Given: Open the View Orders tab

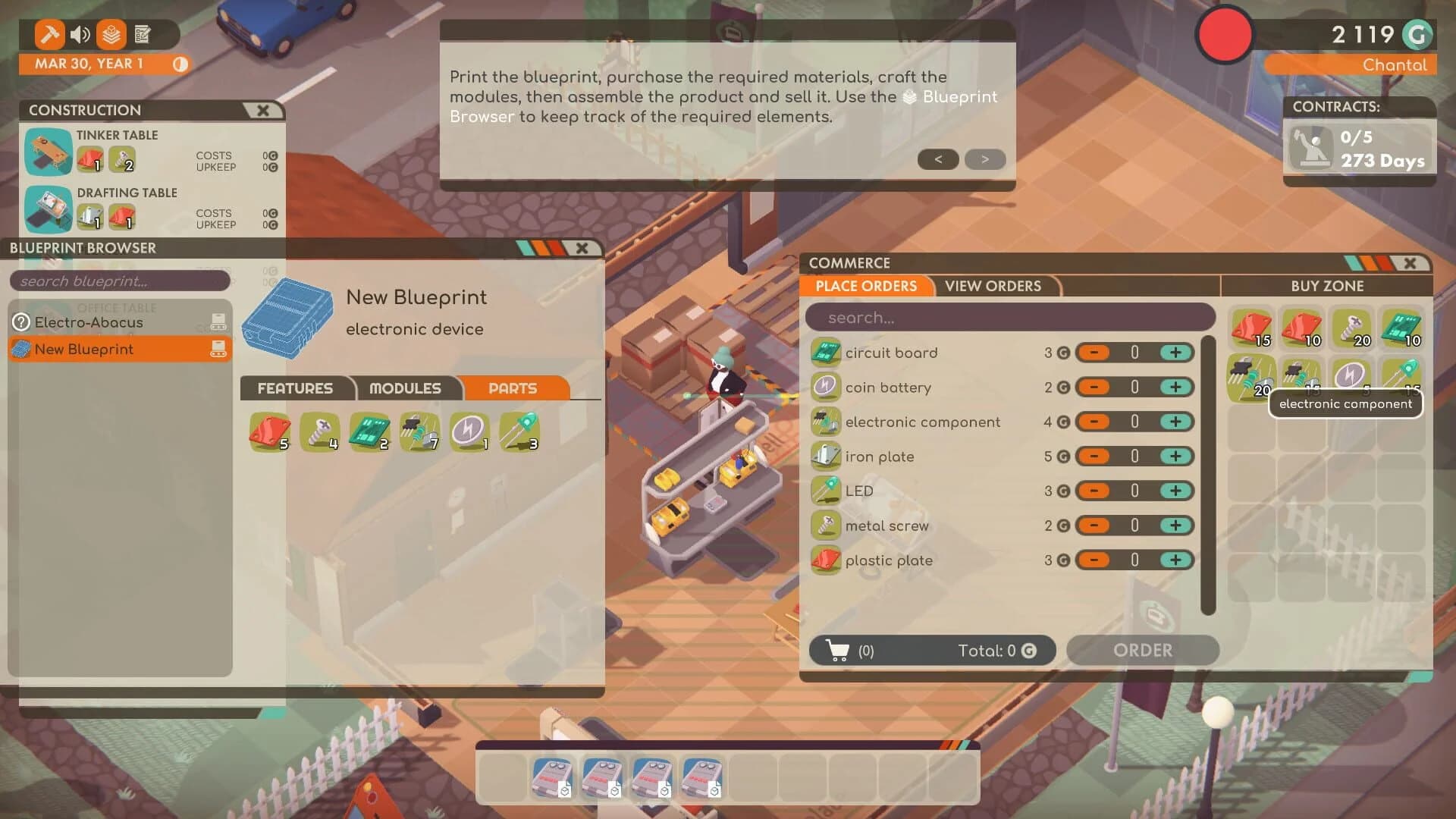Looking at the screenshot, I should pos(993,286).
